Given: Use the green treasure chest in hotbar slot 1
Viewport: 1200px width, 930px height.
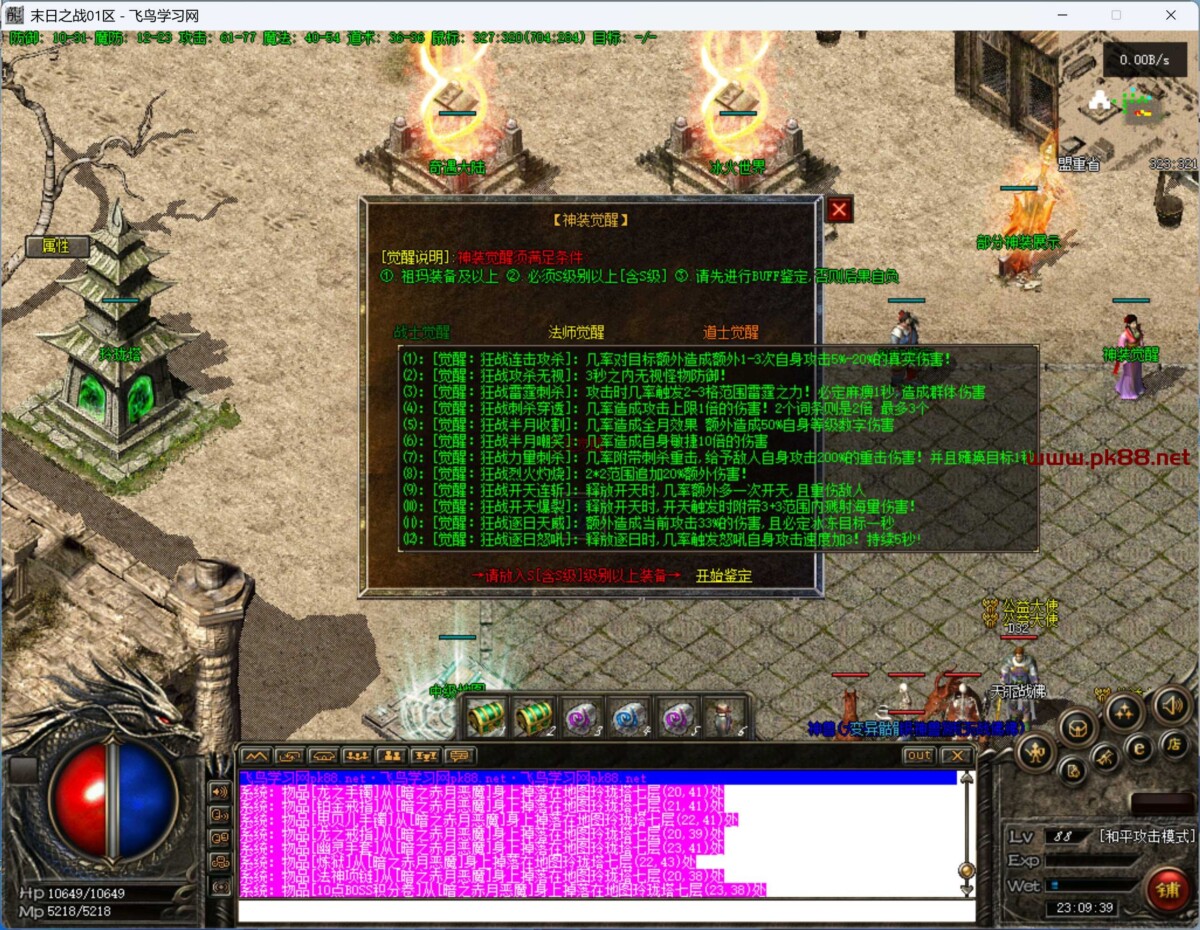Looking at the screenshot, I should (x=486, y=717).
